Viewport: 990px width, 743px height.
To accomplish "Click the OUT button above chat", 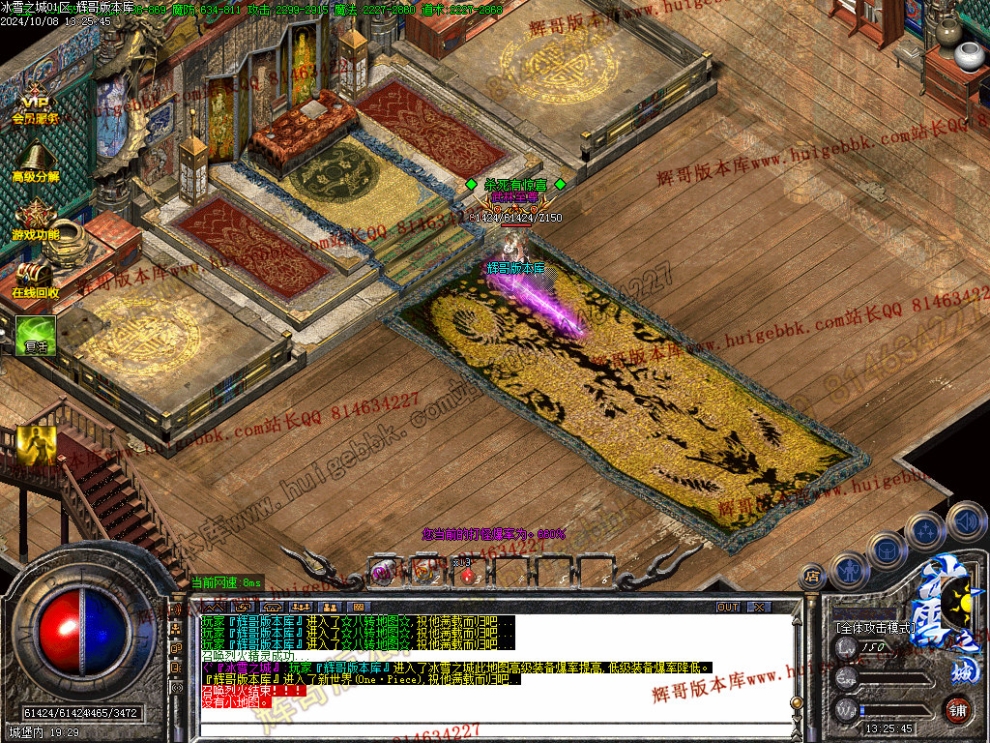I will (728, 607).
